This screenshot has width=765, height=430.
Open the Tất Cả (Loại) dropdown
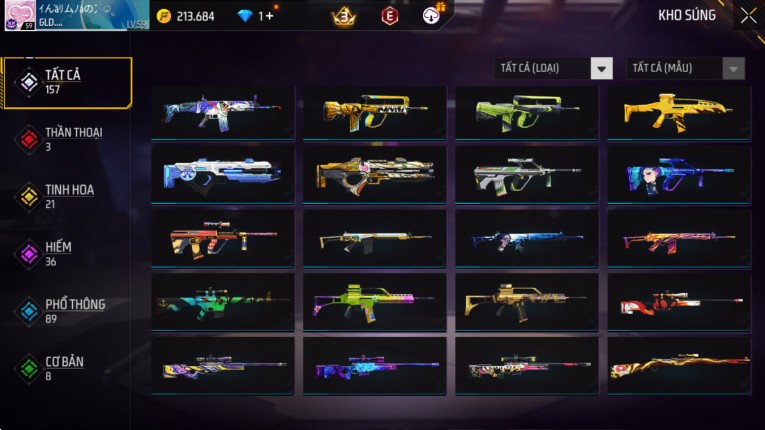tap(553, 68)
